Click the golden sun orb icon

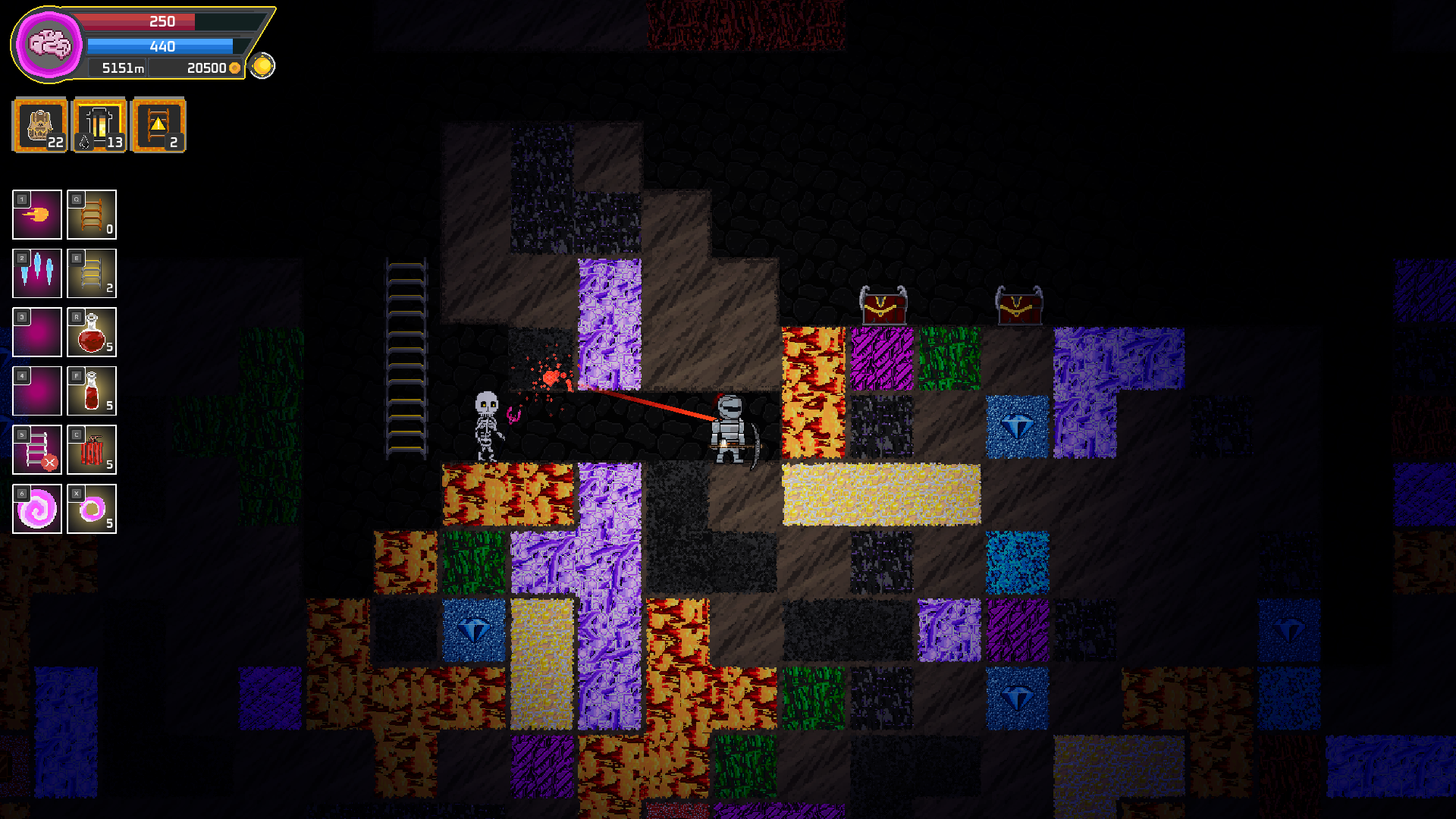[x=262, y=66]
